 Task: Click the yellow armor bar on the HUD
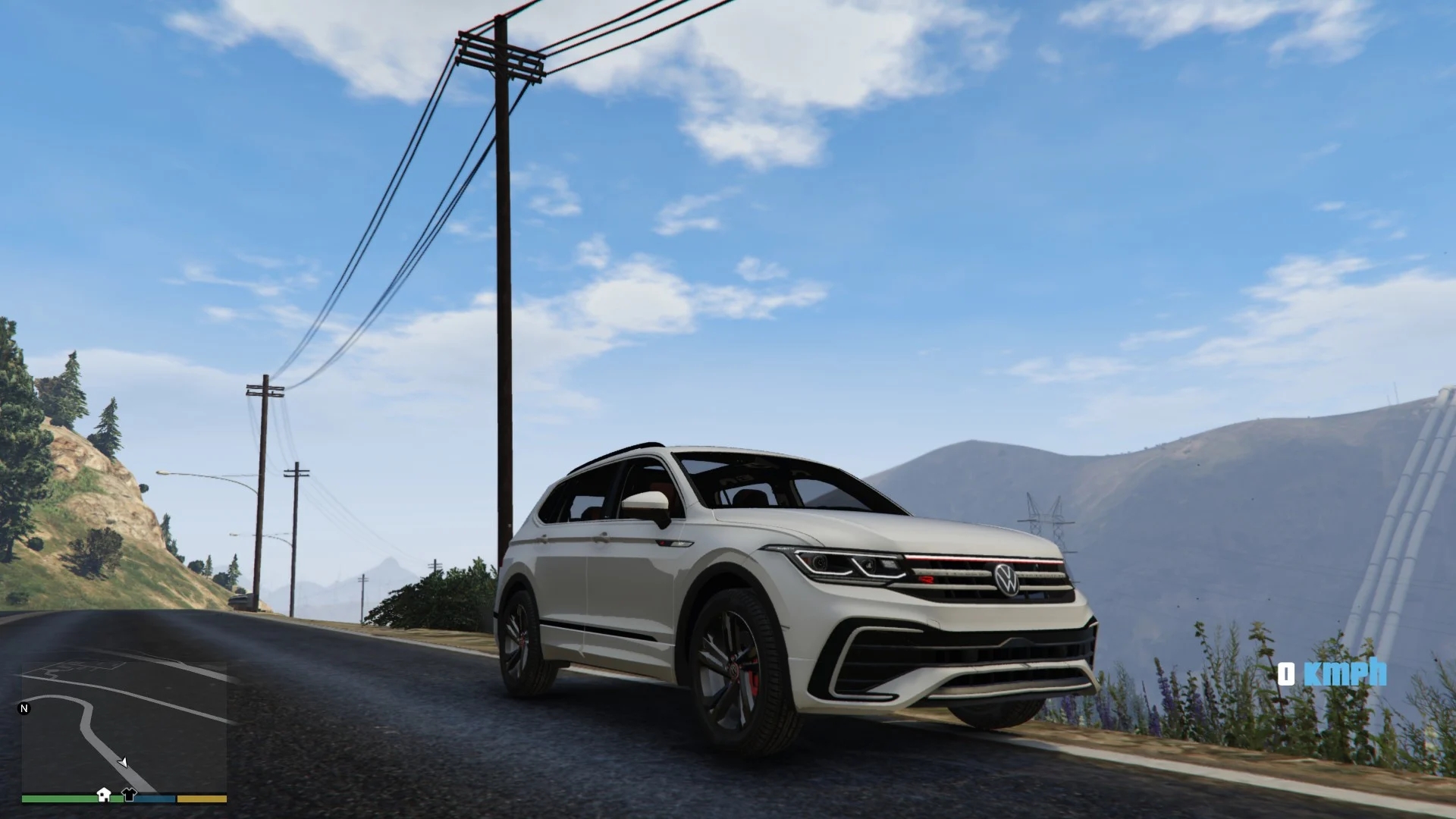tap(200, 799)
